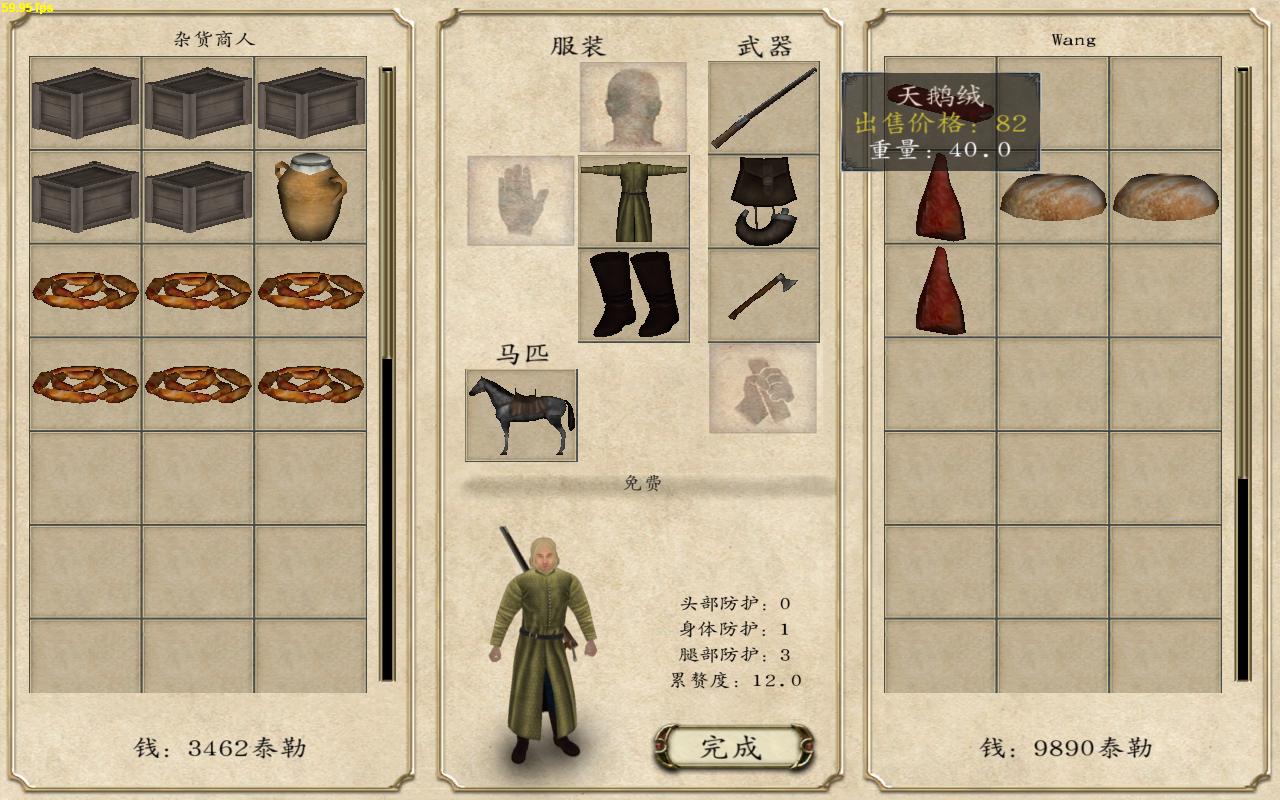Select the equipped green coat slot
Screen dimensions: 1280x800
click(634, 201)
